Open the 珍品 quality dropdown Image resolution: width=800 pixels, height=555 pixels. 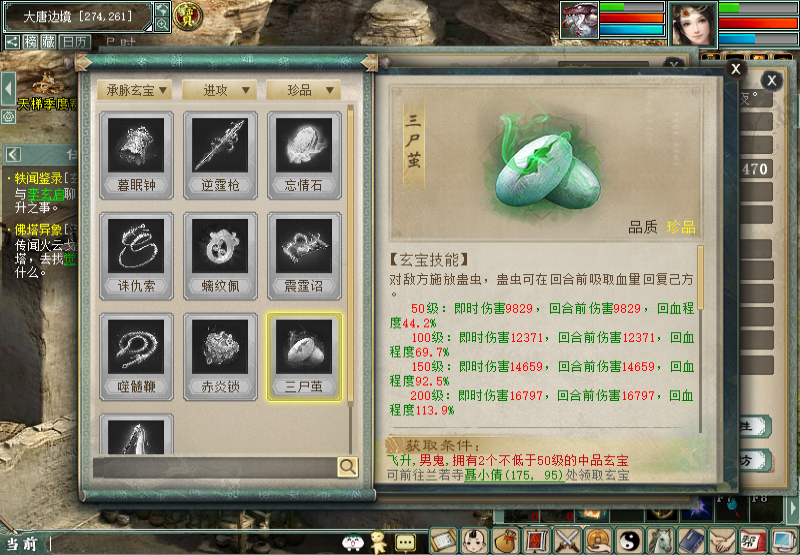tap(304, 90)
